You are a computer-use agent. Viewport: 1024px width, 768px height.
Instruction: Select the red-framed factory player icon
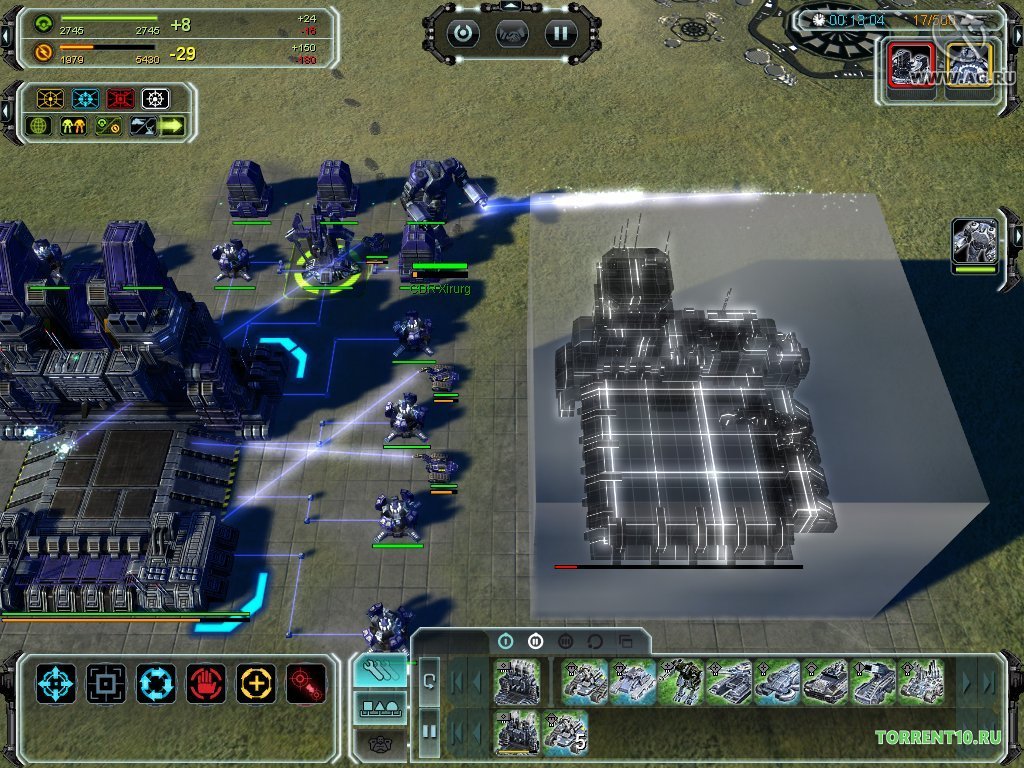point(911,70)
